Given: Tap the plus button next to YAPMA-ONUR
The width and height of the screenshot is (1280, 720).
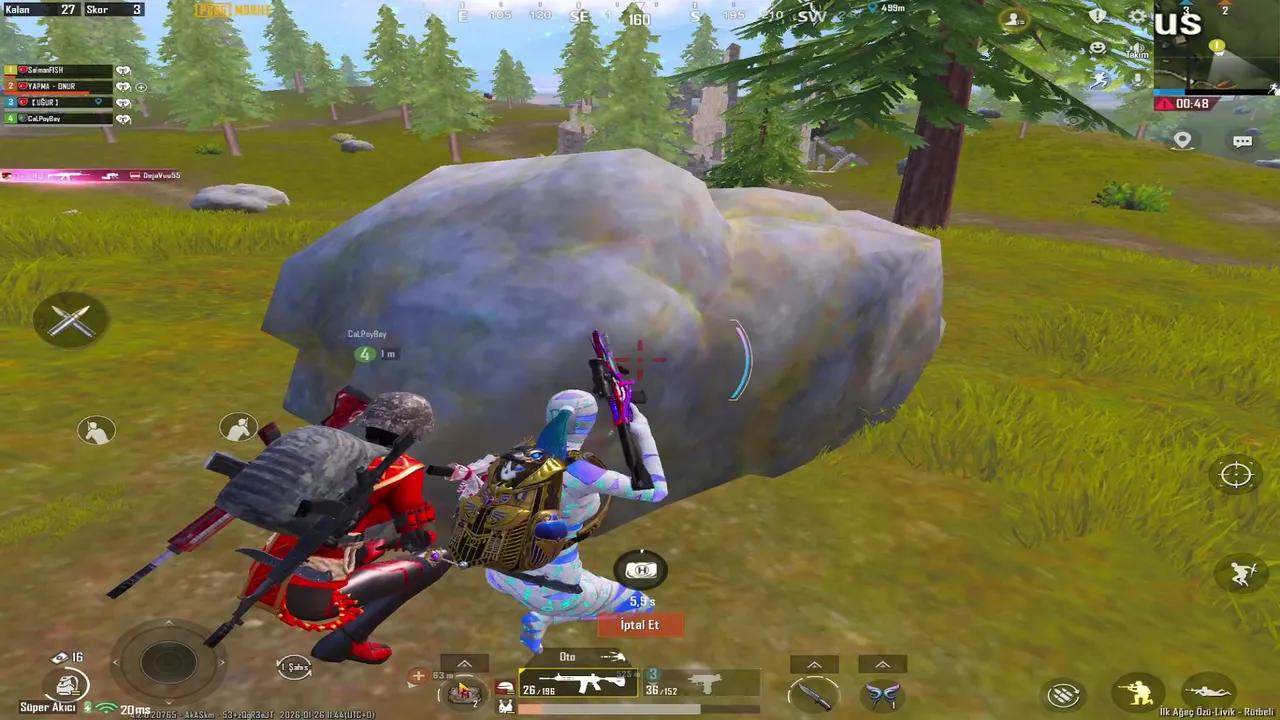Looking at the screenshot, I should click(141, 87).
